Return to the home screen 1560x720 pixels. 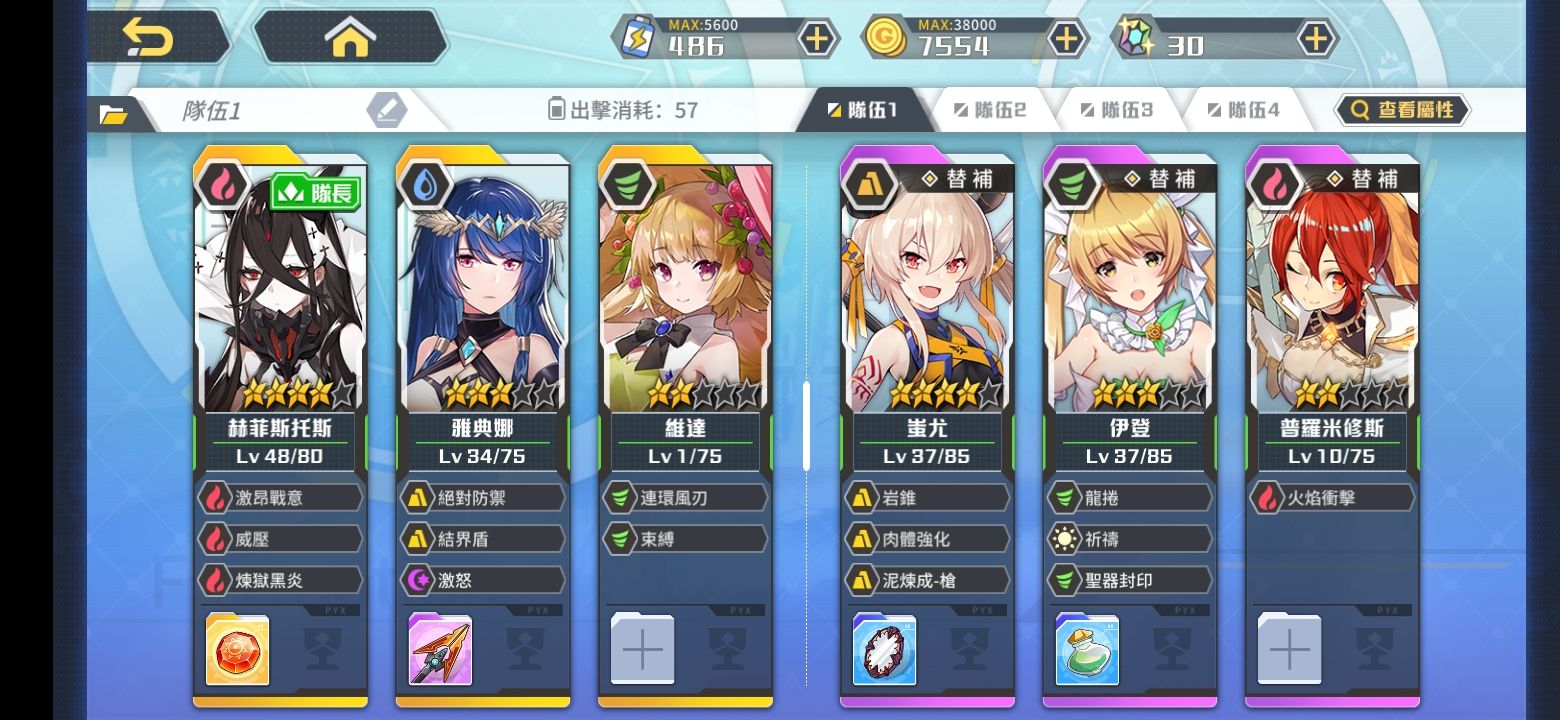click(x=350, y=38)
